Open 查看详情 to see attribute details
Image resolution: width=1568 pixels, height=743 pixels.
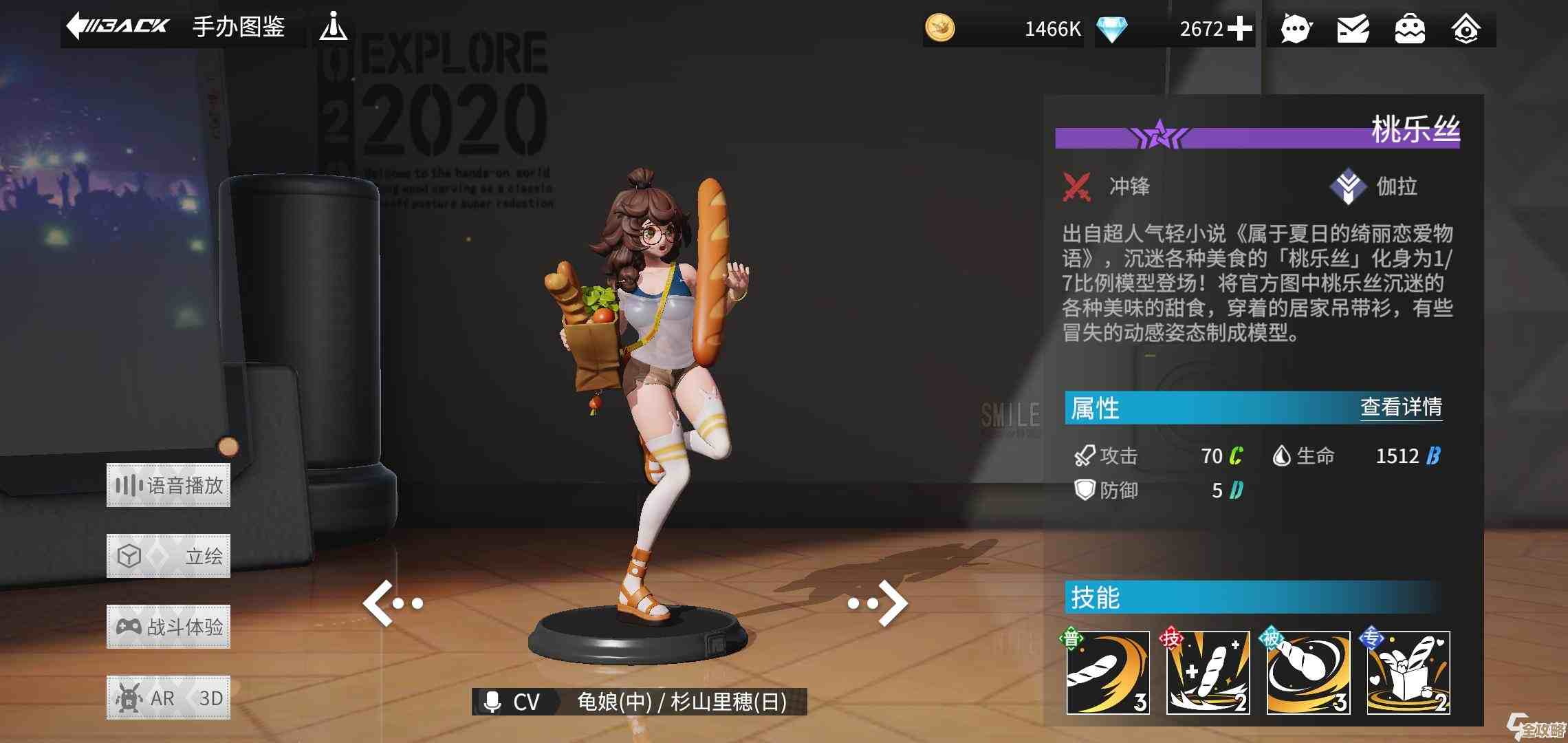pos(1399,408)
